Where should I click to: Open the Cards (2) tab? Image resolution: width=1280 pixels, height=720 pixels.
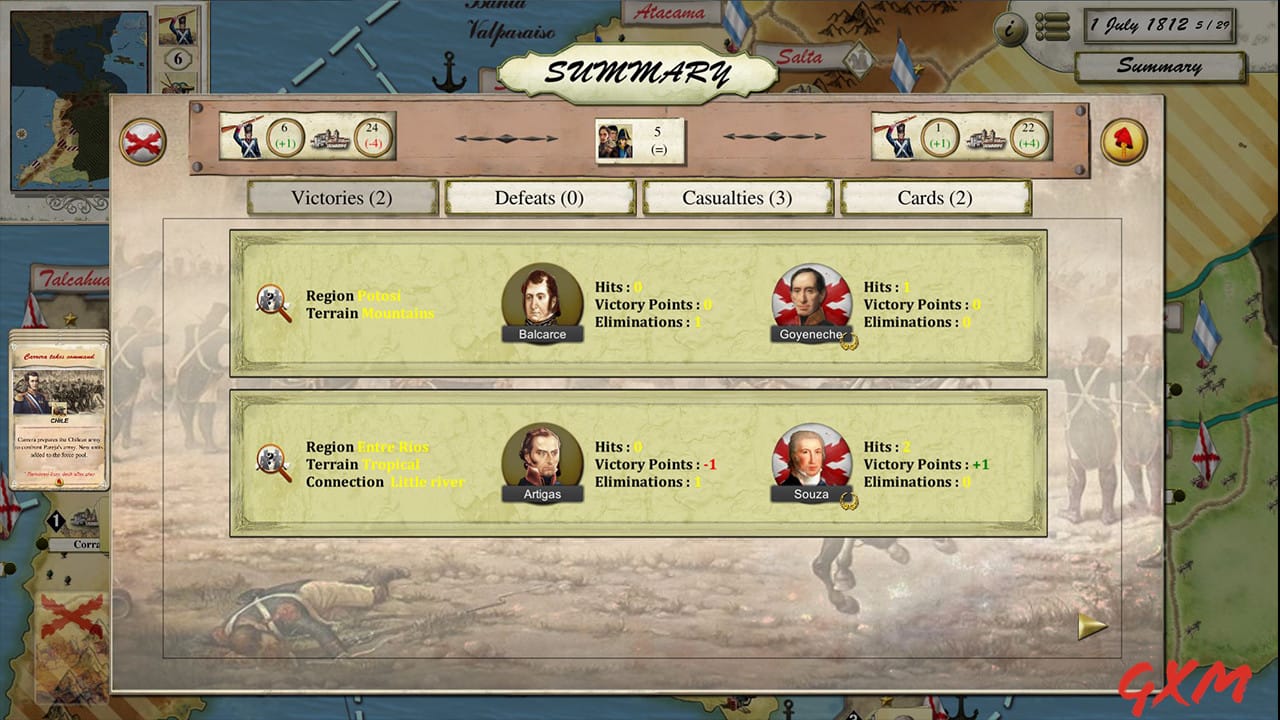coord(936,197)
